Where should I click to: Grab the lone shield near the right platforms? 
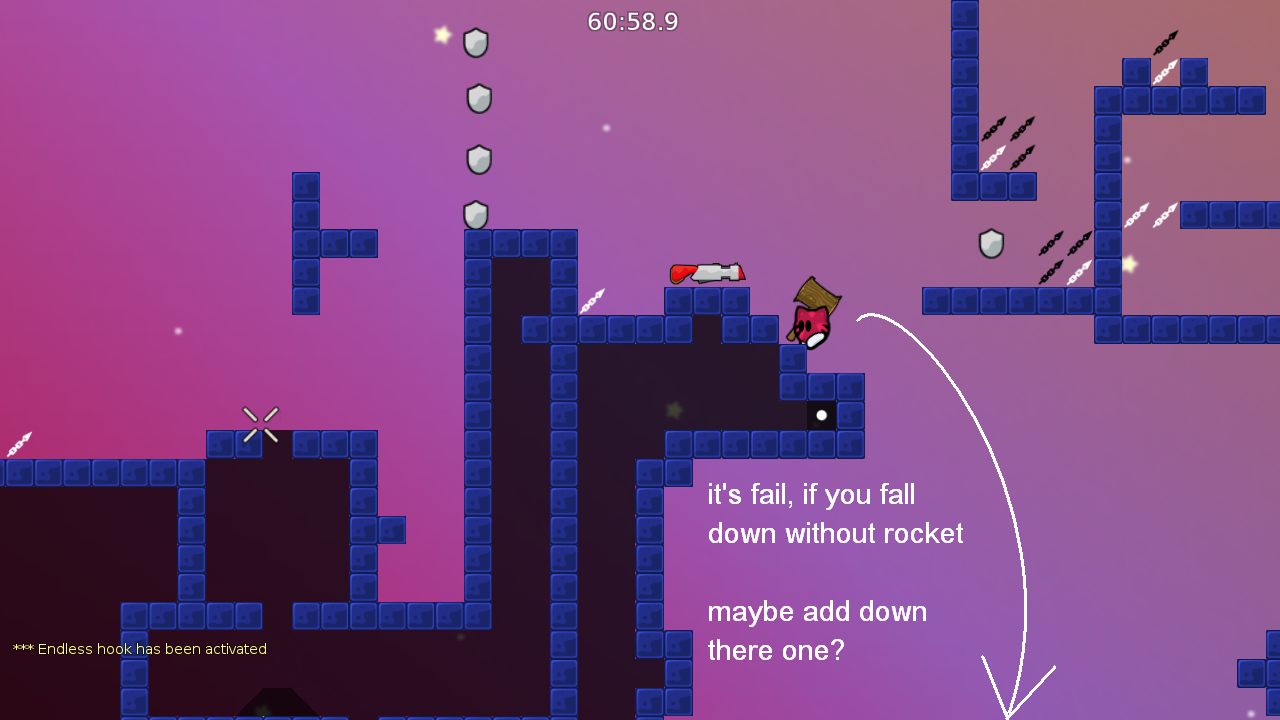click(x=990, y=244)
